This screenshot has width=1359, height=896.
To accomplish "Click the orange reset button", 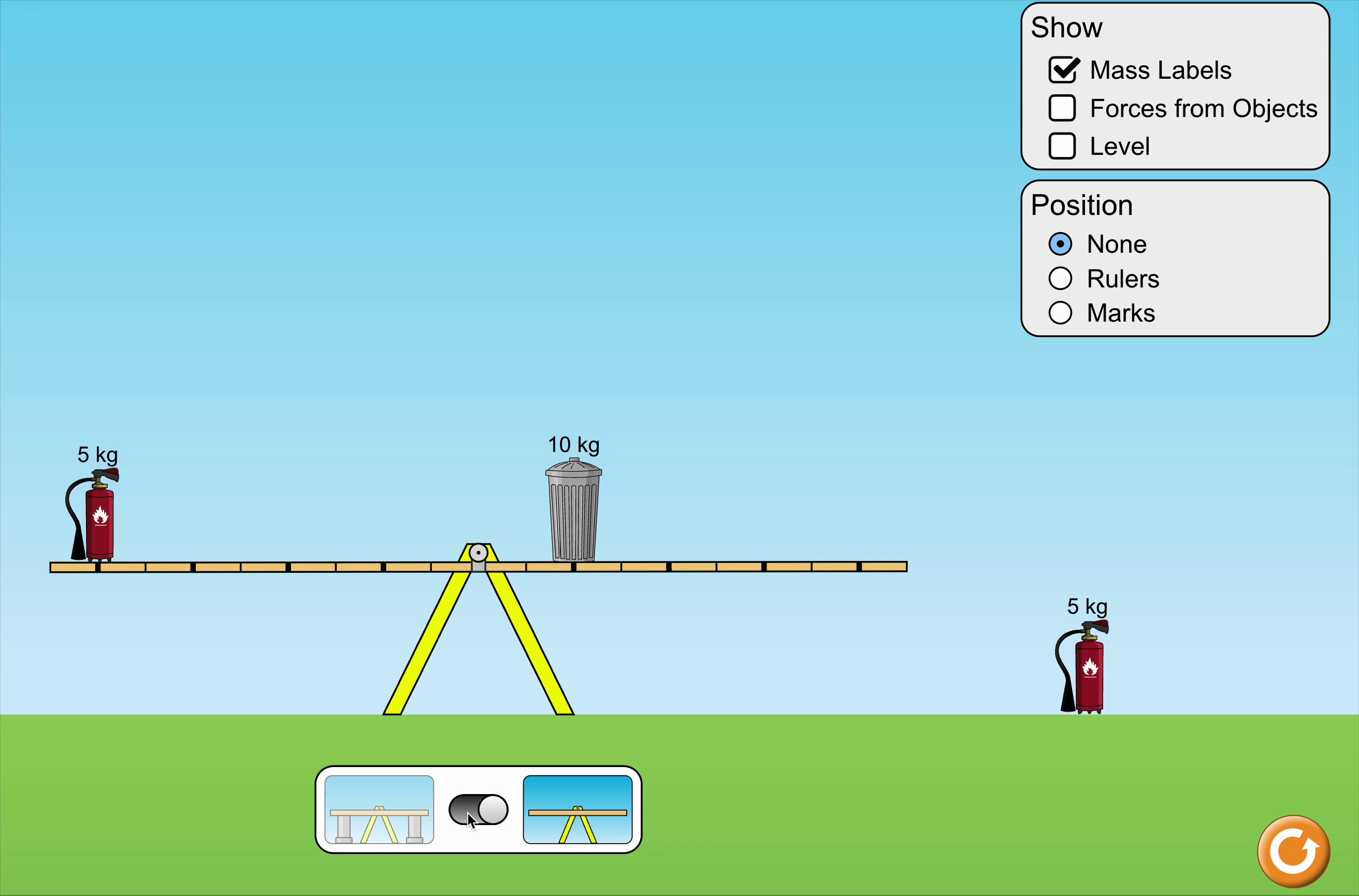I will click(1293, 851).
